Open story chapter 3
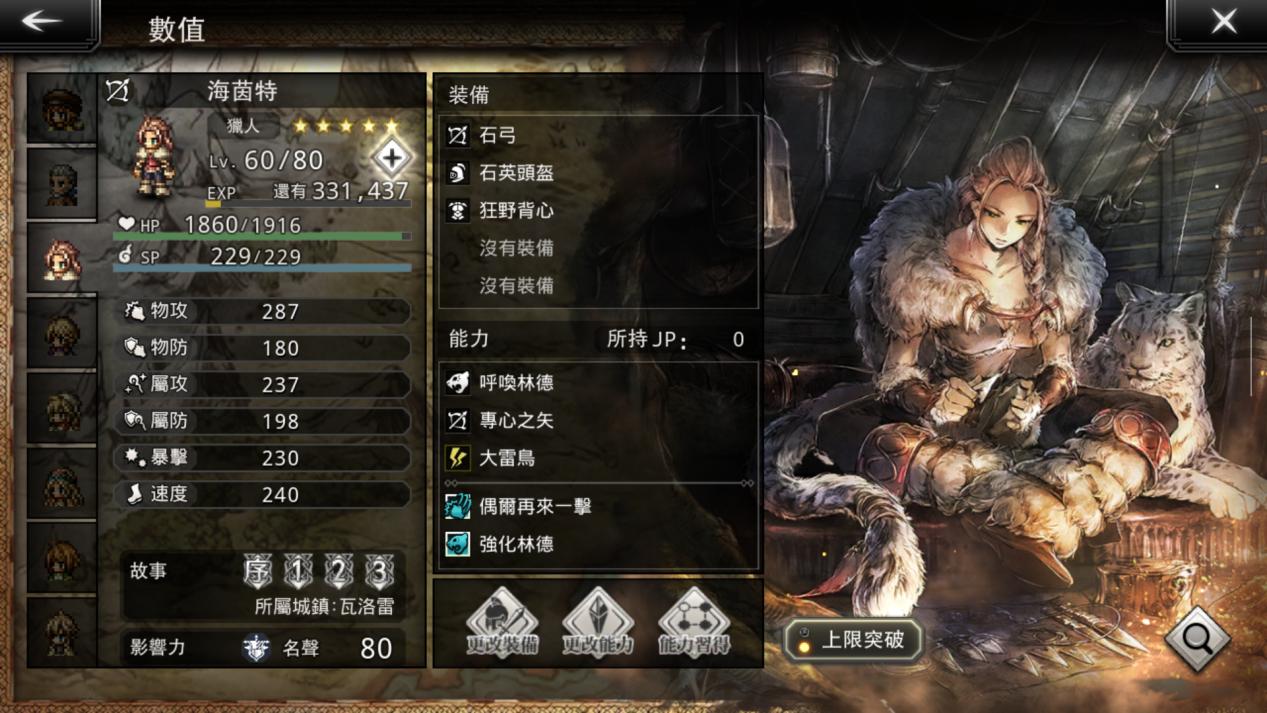This screenshot has width=1267, height=713. (x=379, y=571)
